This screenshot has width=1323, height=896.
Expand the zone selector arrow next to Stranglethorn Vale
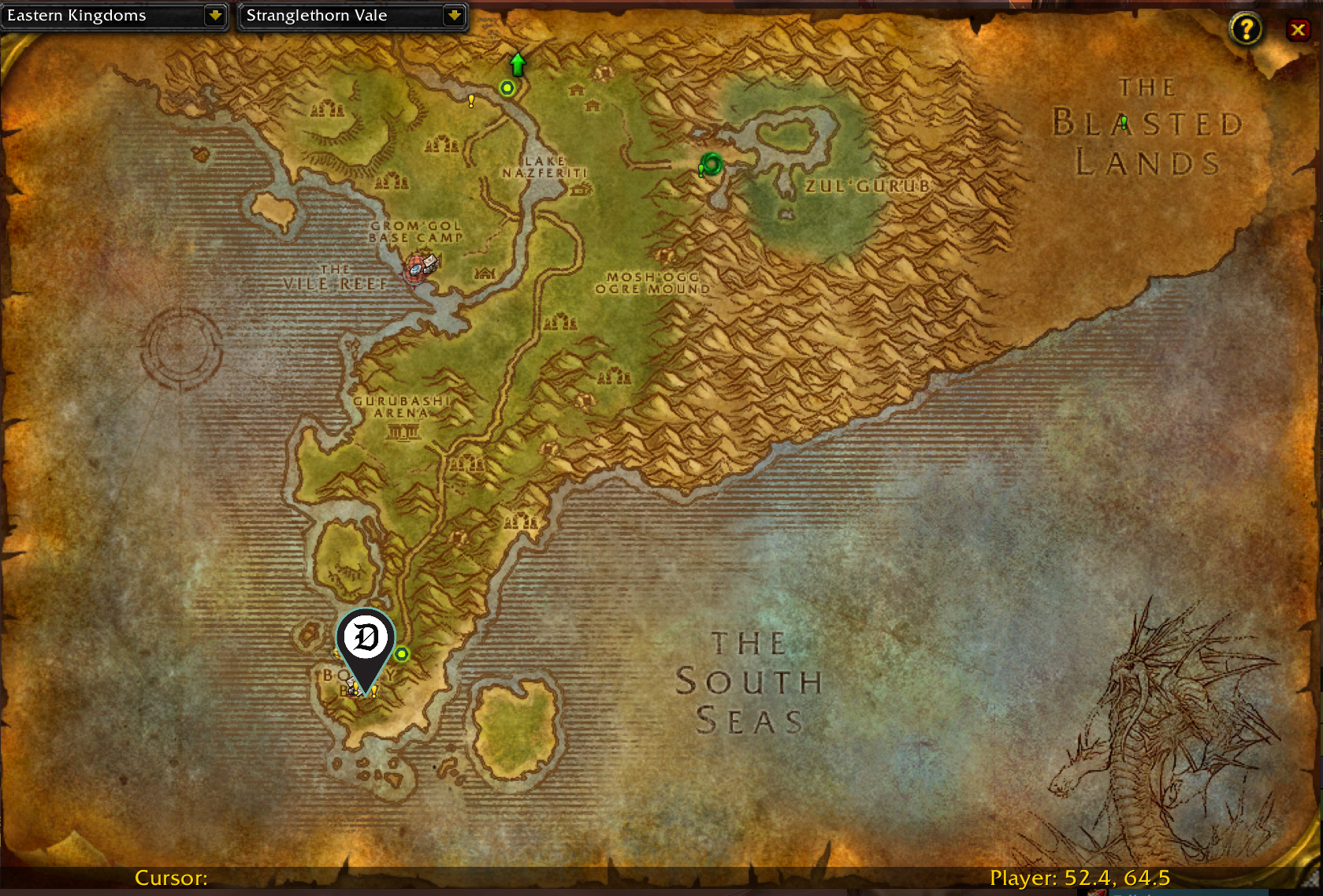pos(455,16)
